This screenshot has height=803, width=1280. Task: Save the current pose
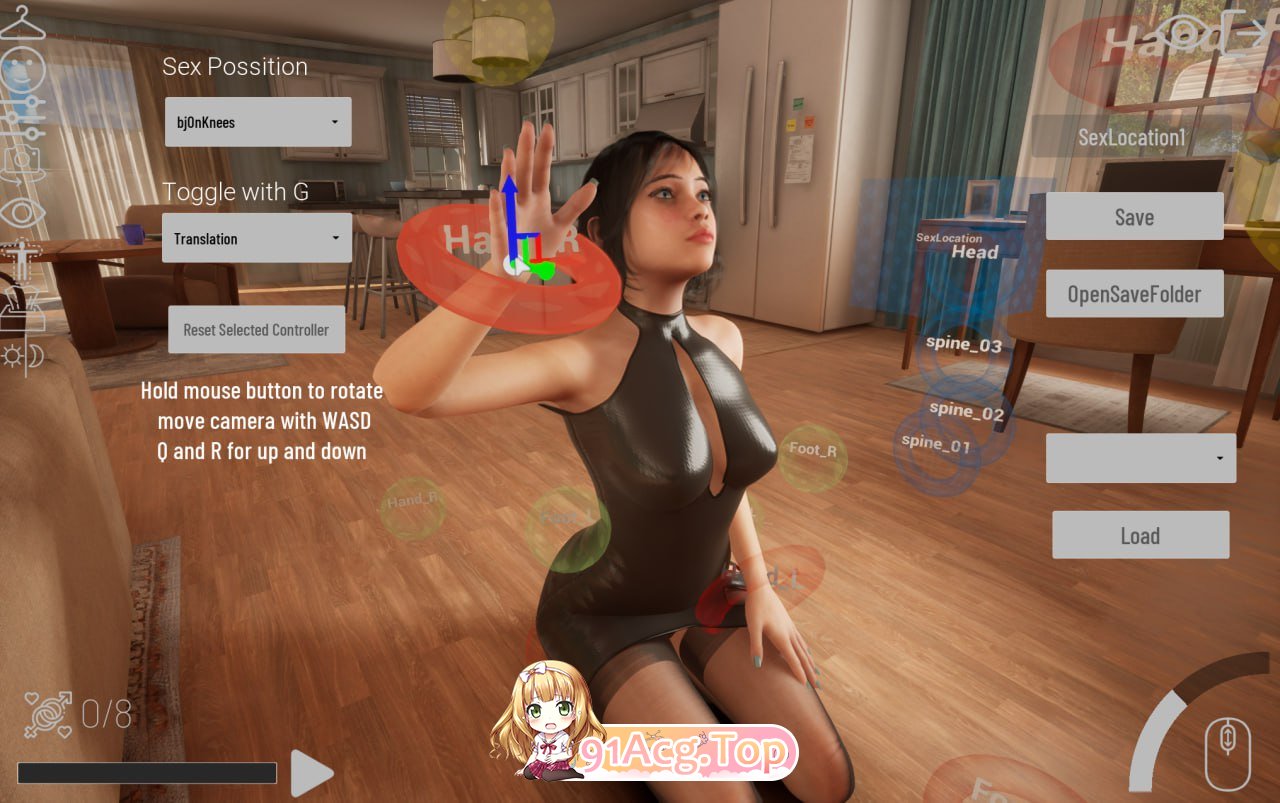coord(1134,217)
